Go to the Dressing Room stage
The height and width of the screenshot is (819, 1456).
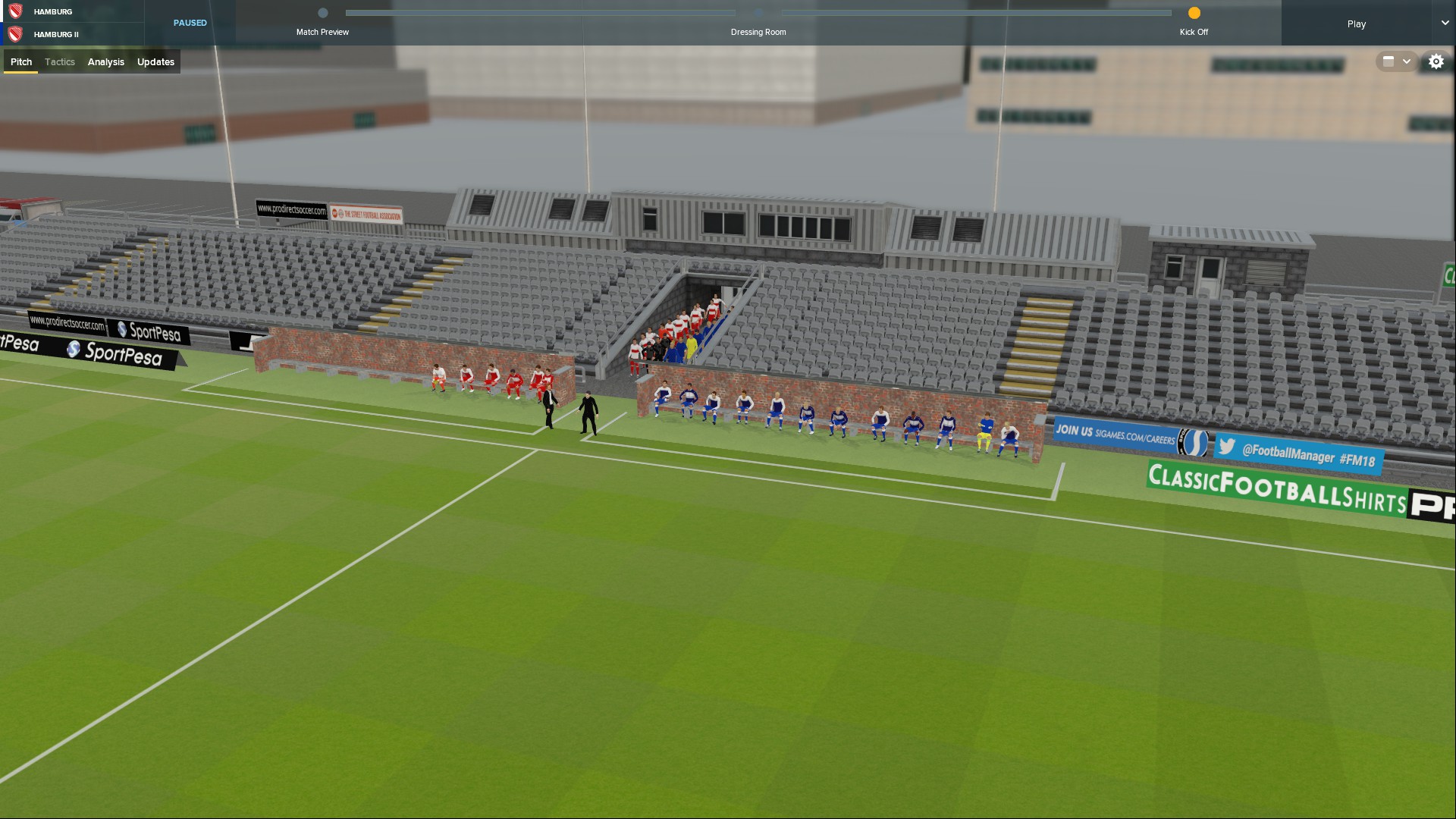click(x=758, y=13)
